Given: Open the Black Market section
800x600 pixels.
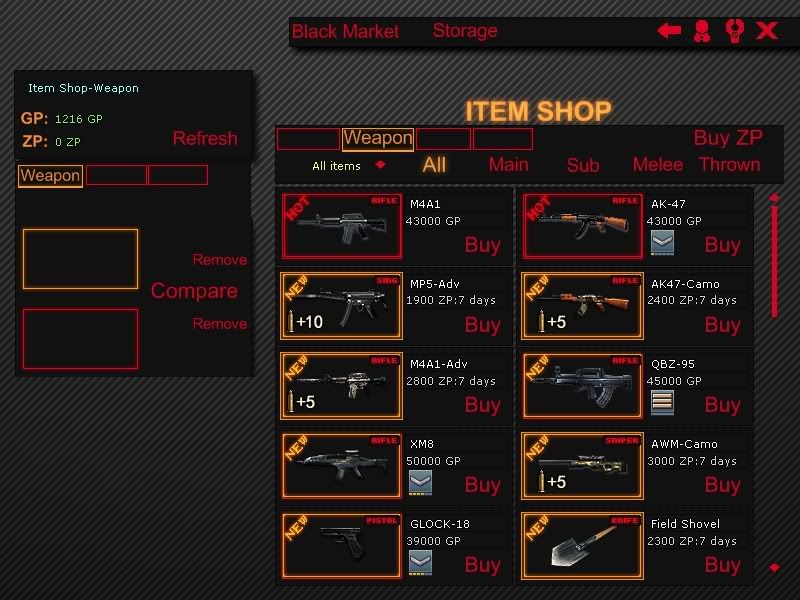Looking at the screenshot, I should tap(345, 32).
